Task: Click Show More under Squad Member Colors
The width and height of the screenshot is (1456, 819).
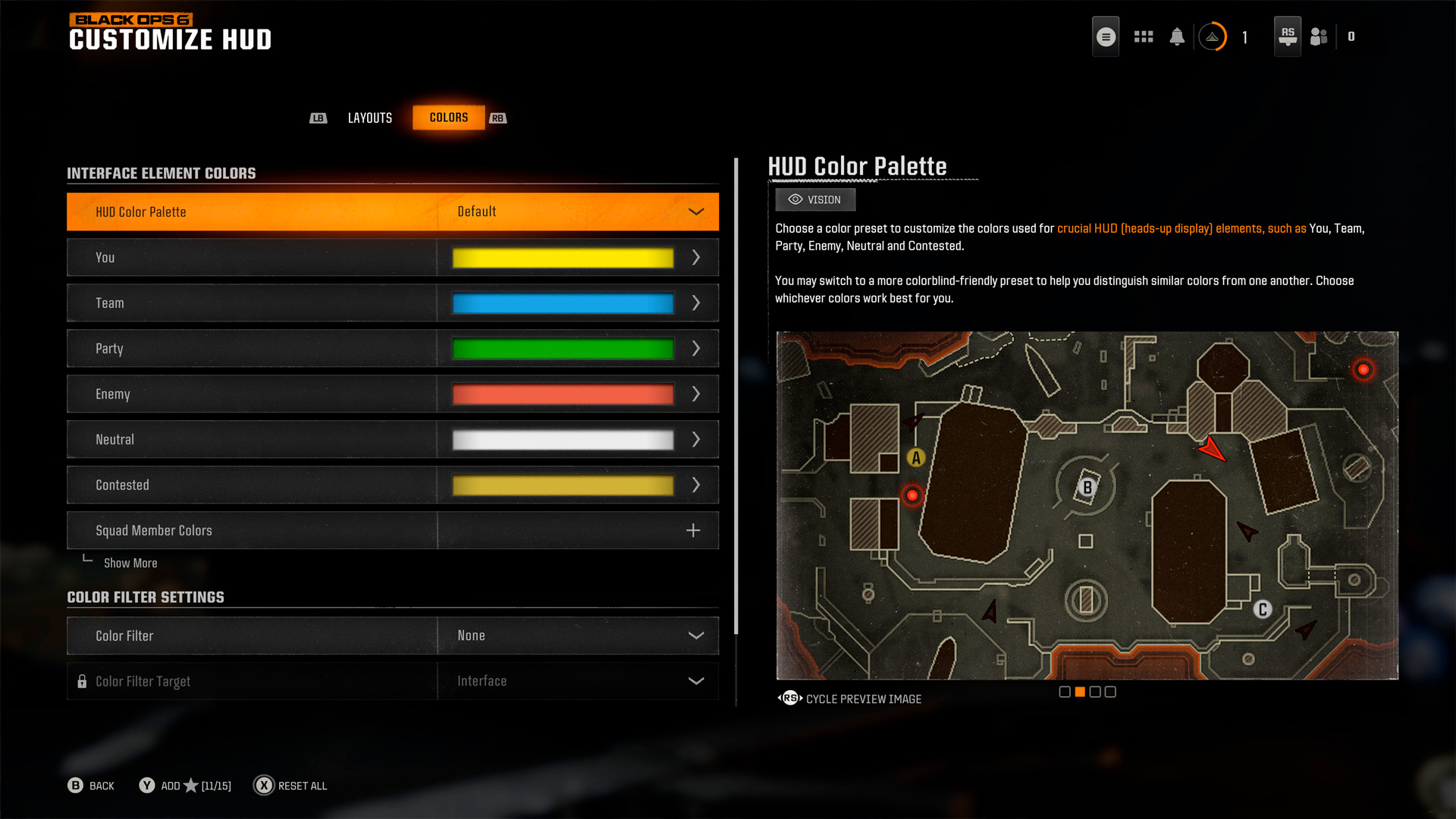Action: click(x=130, y=563)
